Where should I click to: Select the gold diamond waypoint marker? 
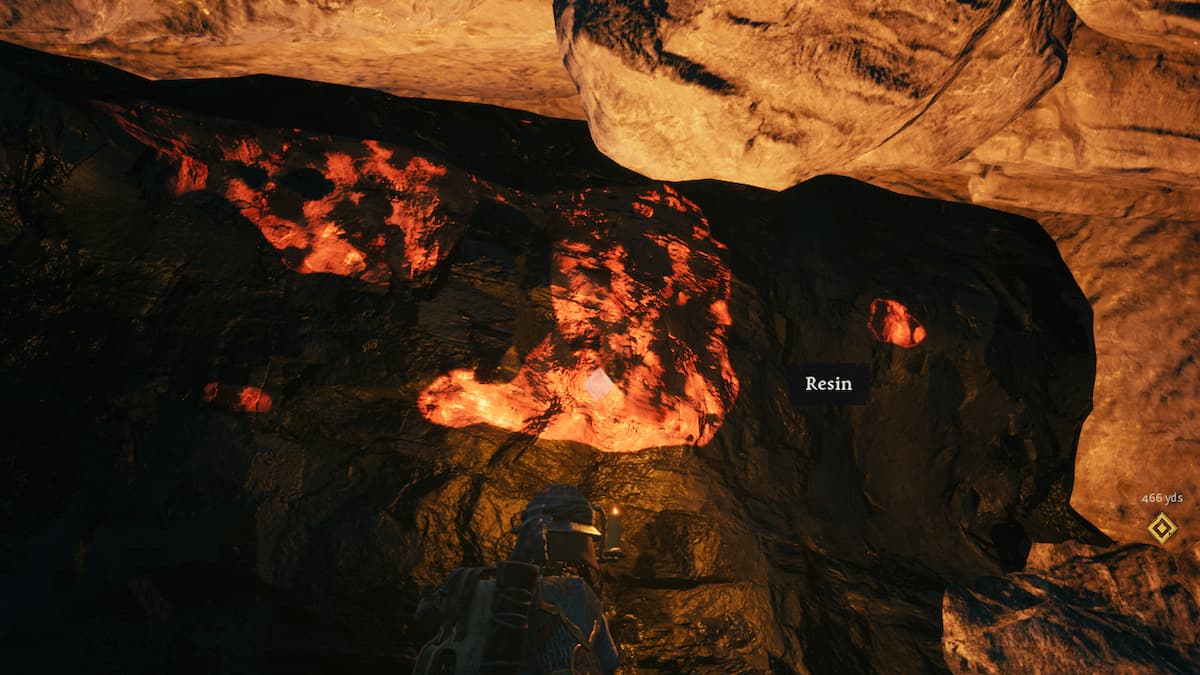click(x=1161, y=528)
